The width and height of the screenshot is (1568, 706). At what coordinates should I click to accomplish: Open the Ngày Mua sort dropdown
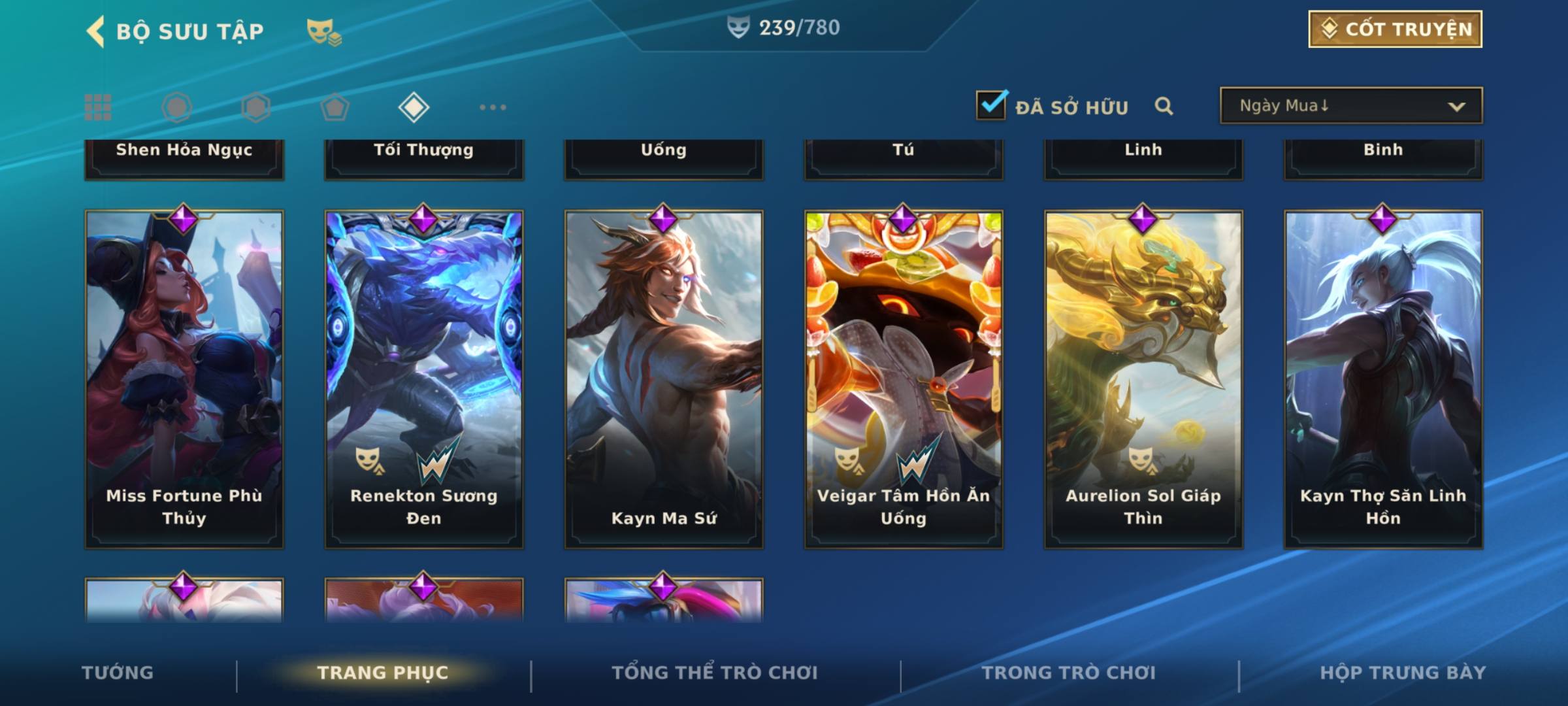click(1350, 106)
